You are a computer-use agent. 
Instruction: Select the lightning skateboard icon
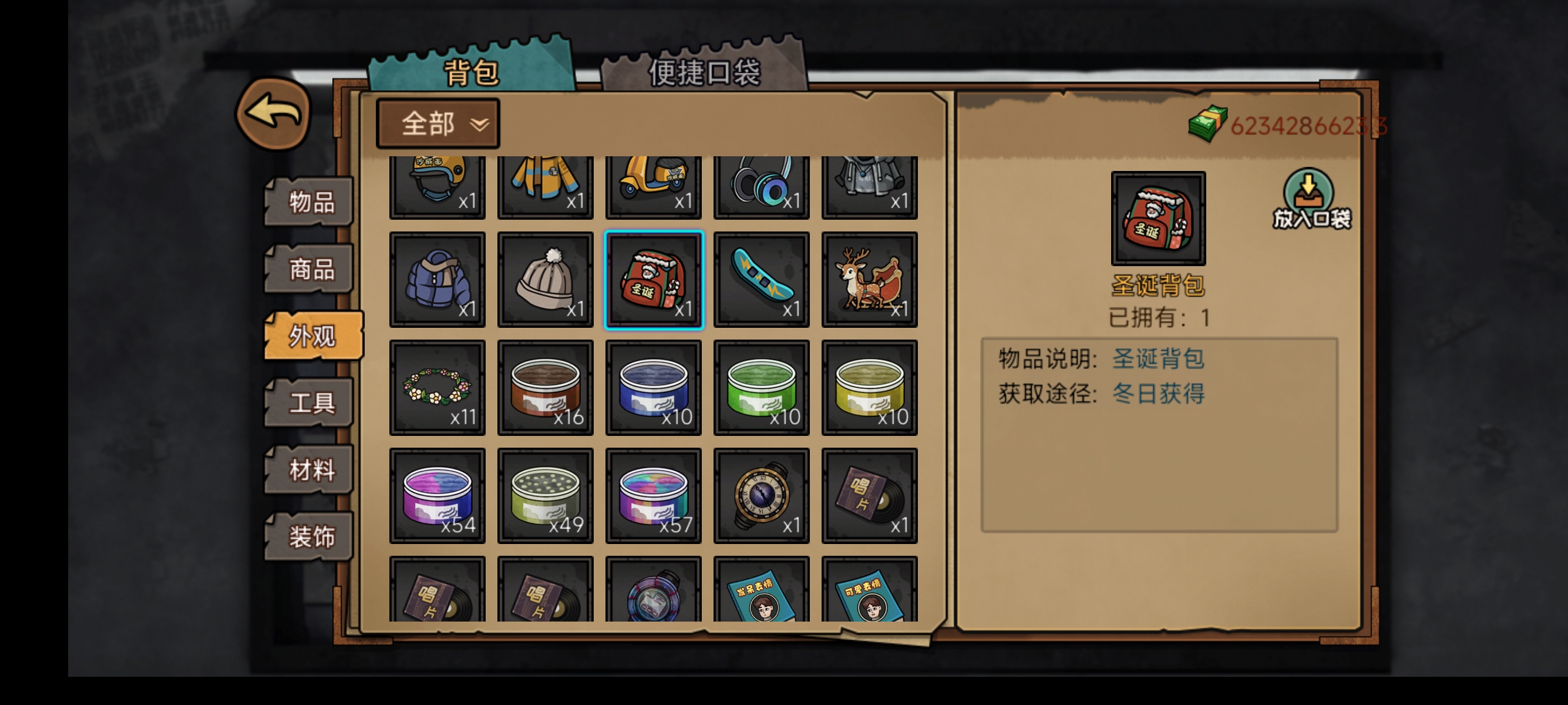point(761,279)
